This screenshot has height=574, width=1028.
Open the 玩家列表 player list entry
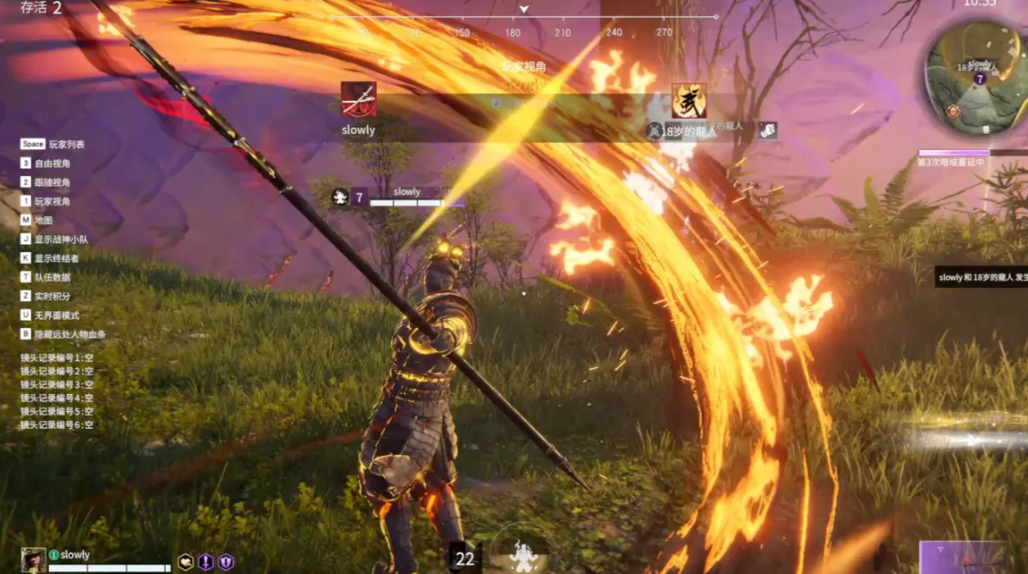67,144
